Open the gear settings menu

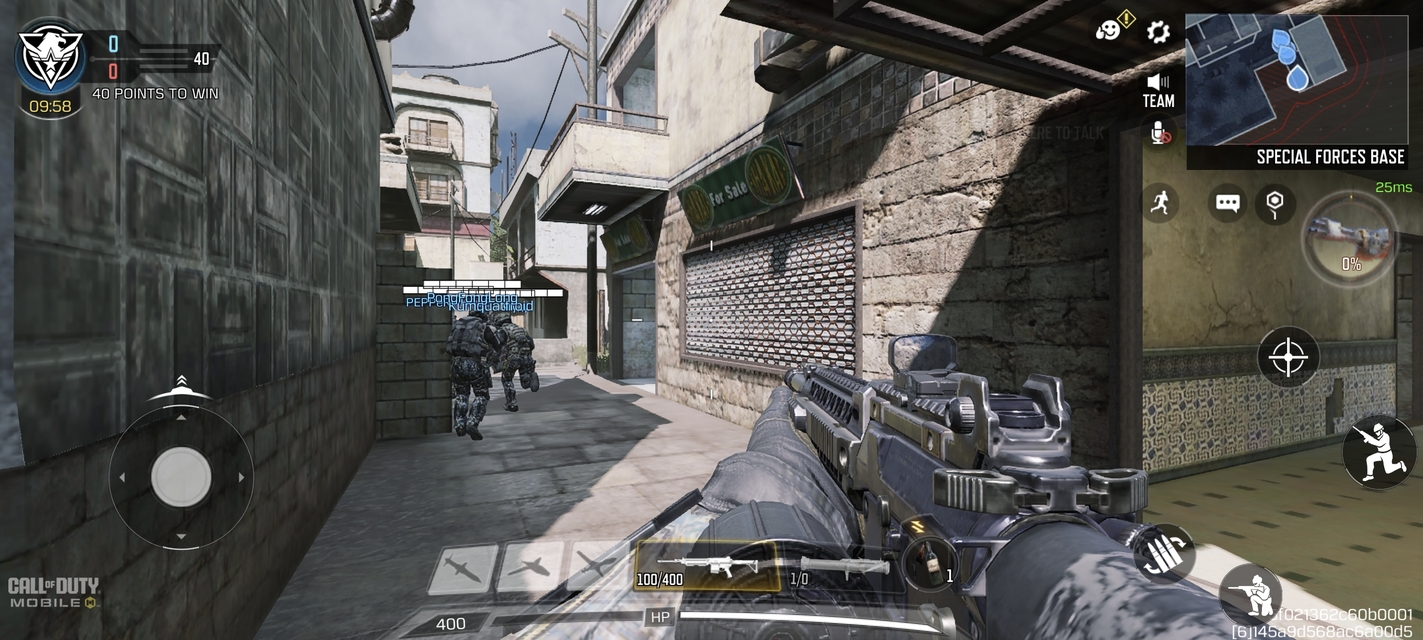[x=1158, y=32]
